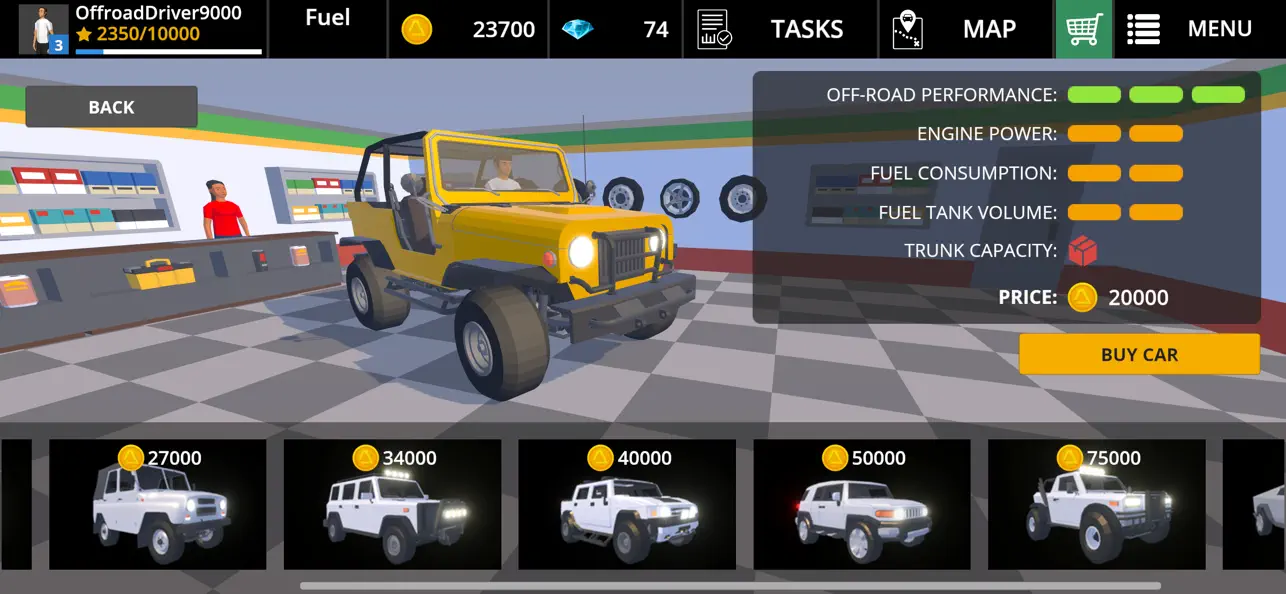Select the 34000 coin car thumbnail
Viewport: 1286px width, 594px height.
click(392, 505)
